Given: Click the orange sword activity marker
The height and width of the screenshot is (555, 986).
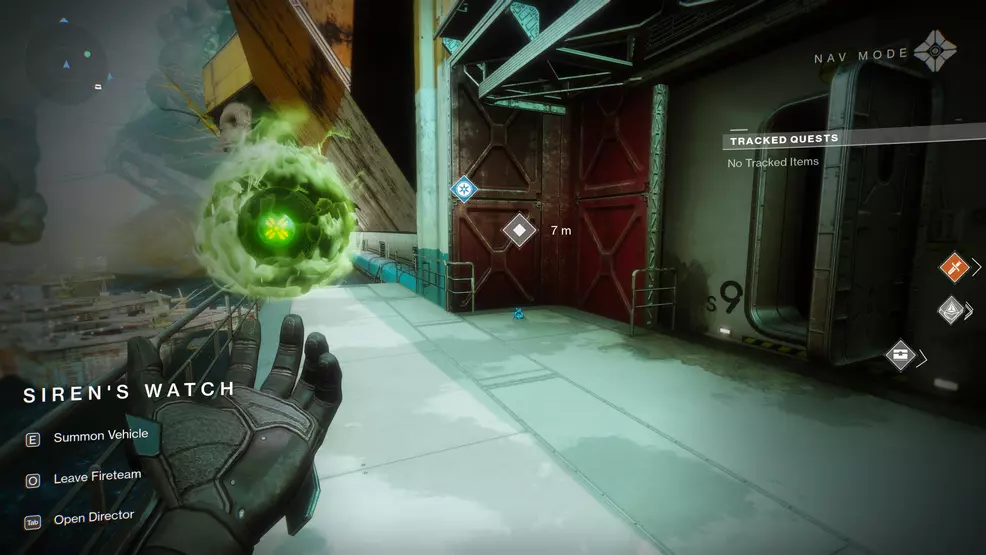Looking at the screenshot, I should click(x=955, y=267).
